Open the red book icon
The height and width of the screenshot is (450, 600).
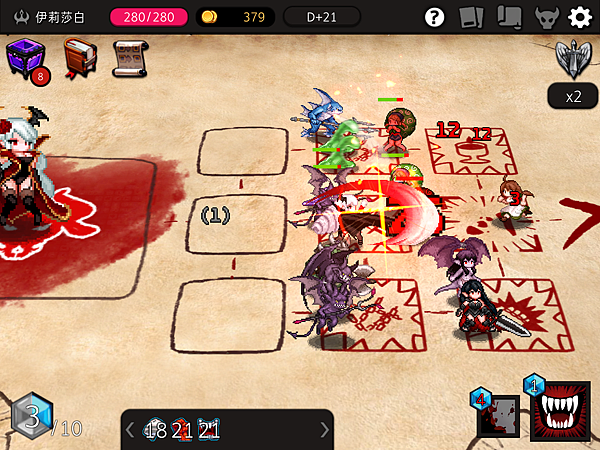[x=78, y=59]
